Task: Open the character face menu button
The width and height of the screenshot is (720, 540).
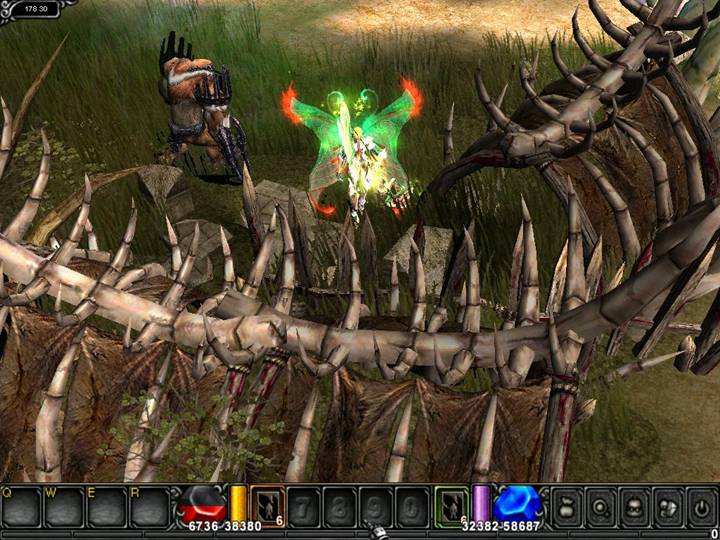Action: tap(635, 506)
